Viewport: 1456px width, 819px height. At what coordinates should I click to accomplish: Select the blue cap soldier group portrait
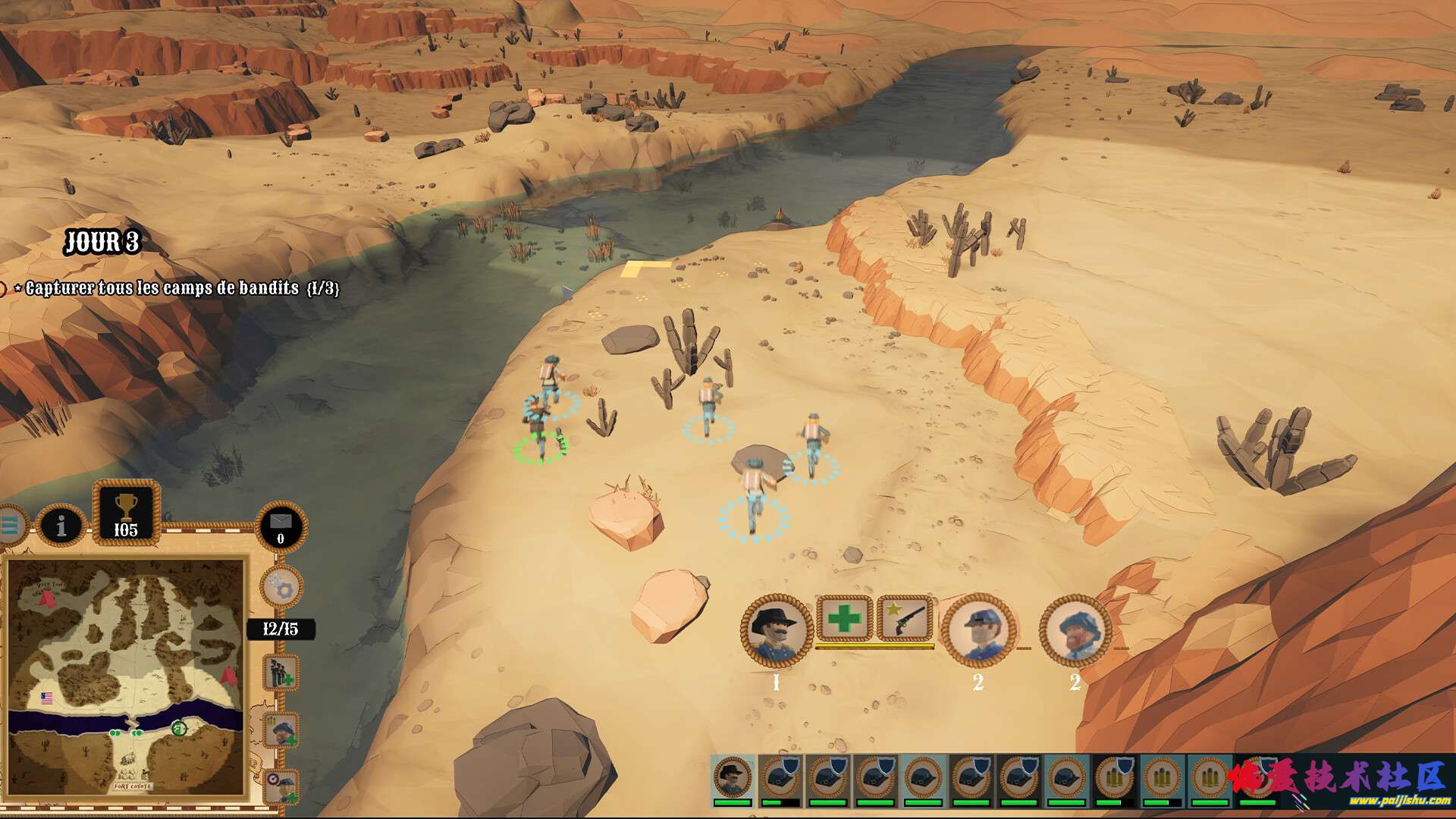pyautogui.click(x=978, y=631)
